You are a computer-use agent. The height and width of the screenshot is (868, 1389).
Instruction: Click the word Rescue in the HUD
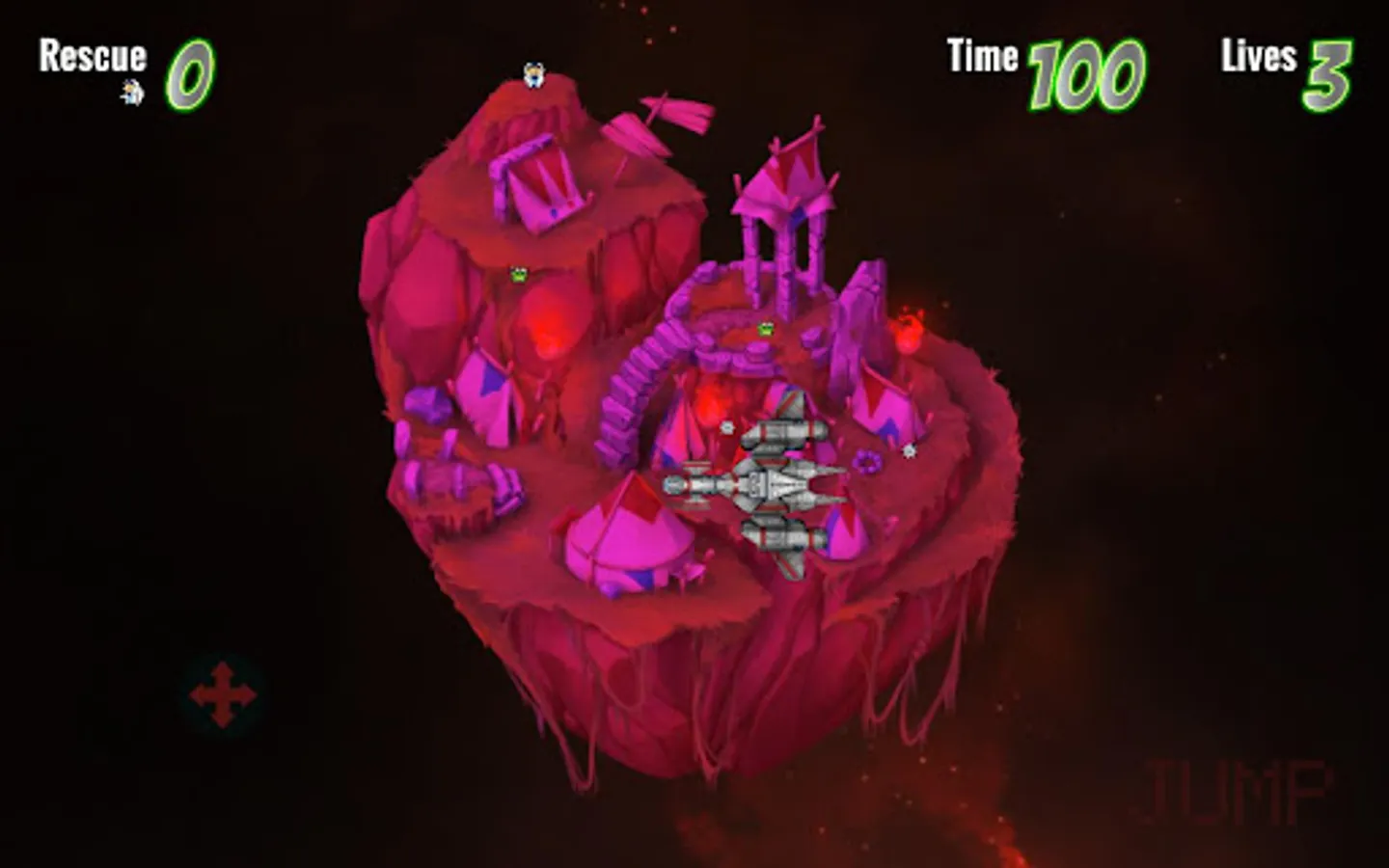pyautogui.click(x=92, y=56)
